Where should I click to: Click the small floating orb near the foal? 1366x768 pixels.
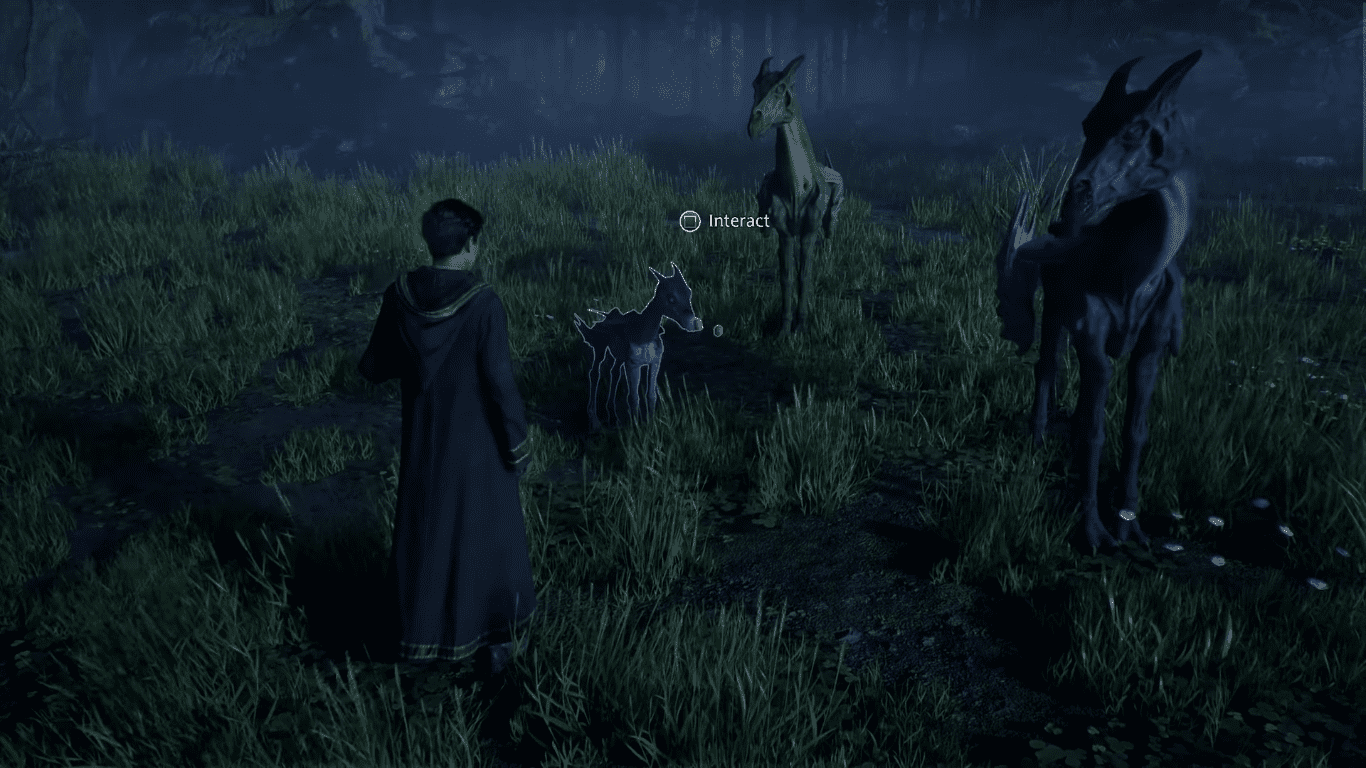coord(716,330)
